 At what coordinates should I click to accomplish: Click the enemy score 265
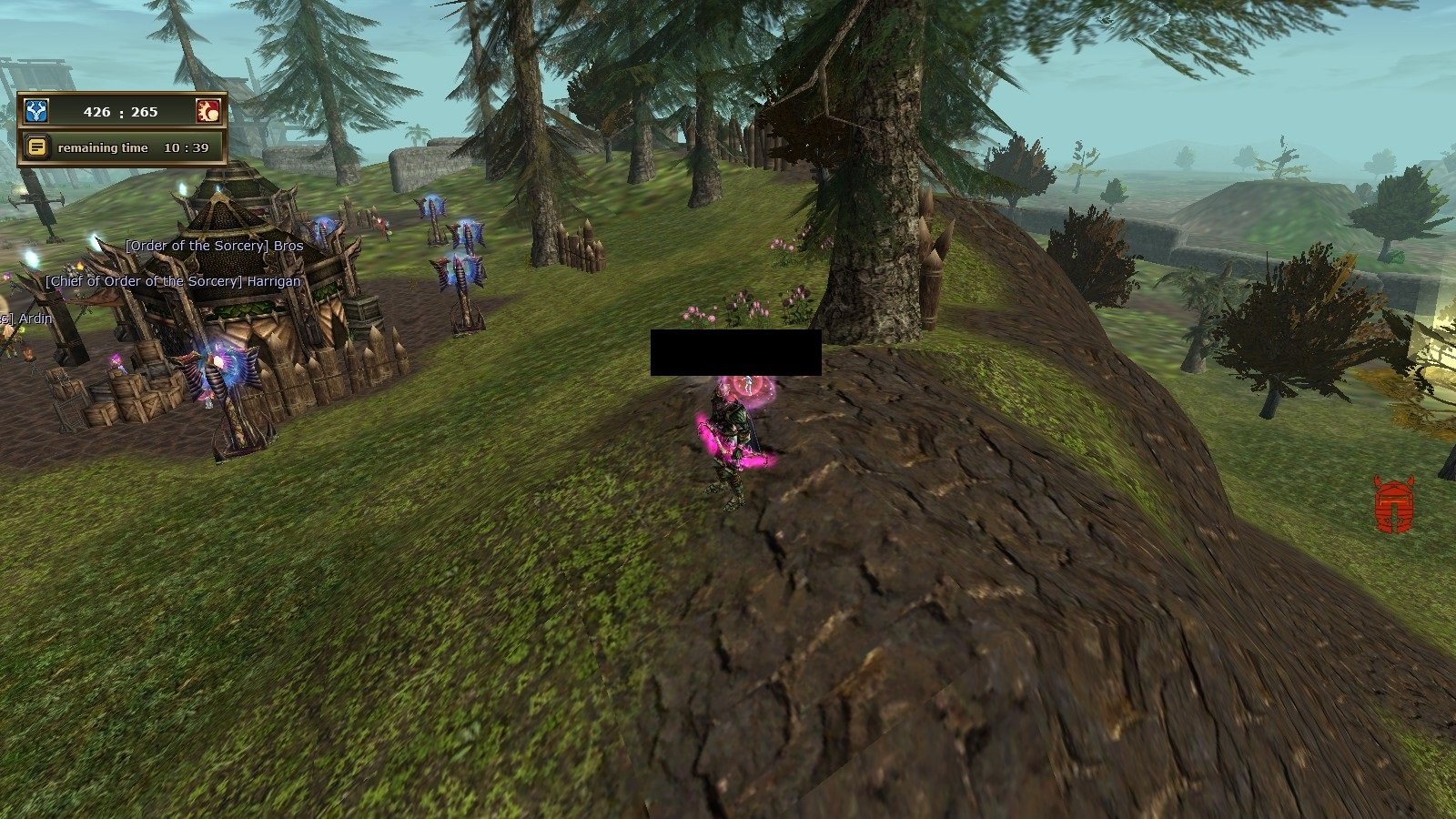[x=145, y=112]
